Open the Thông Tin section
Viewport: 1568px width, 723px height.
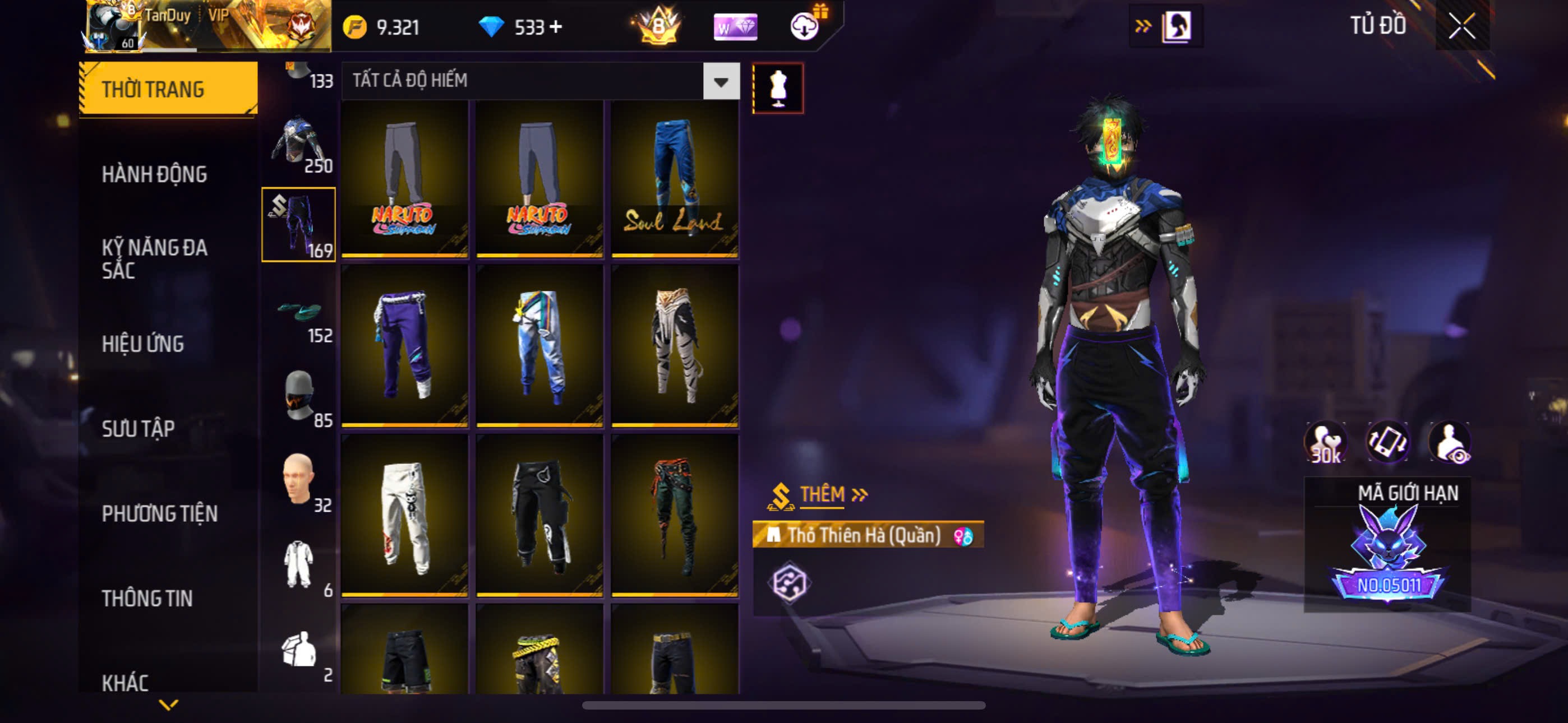coord(147,598)
